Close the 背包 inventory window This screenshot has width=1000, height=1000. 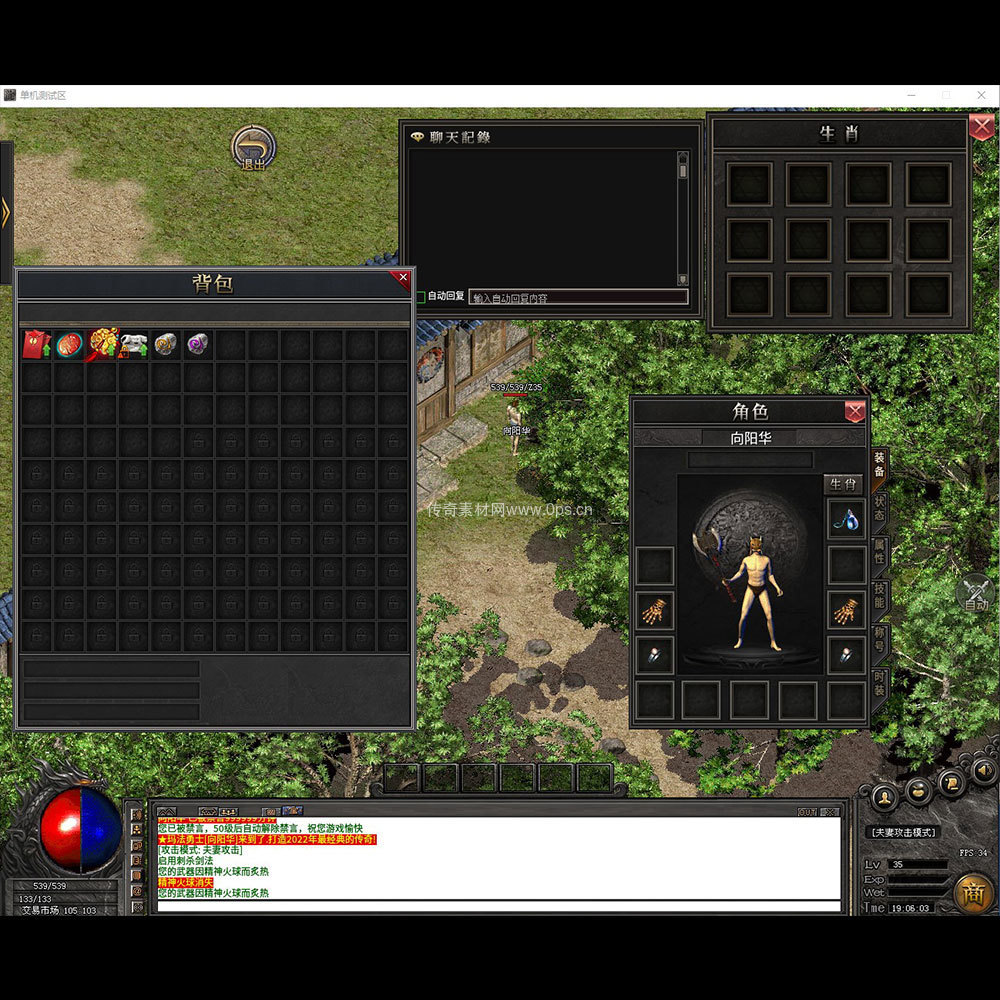pos(403,277)
